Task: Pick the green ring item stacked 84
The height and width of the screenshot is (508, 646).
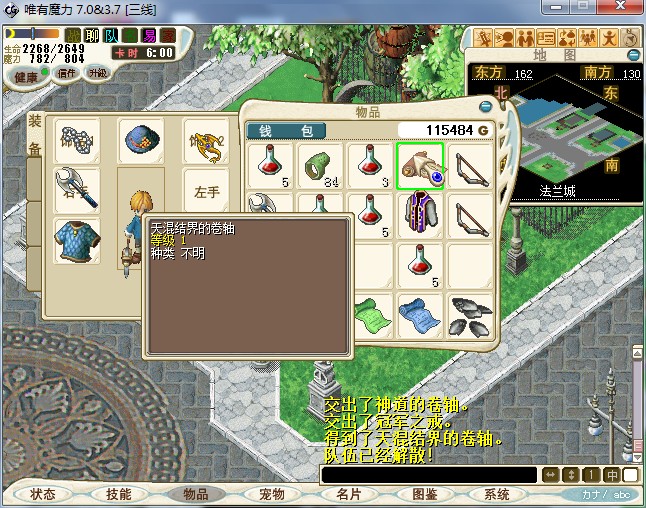Action: (320, 165)
